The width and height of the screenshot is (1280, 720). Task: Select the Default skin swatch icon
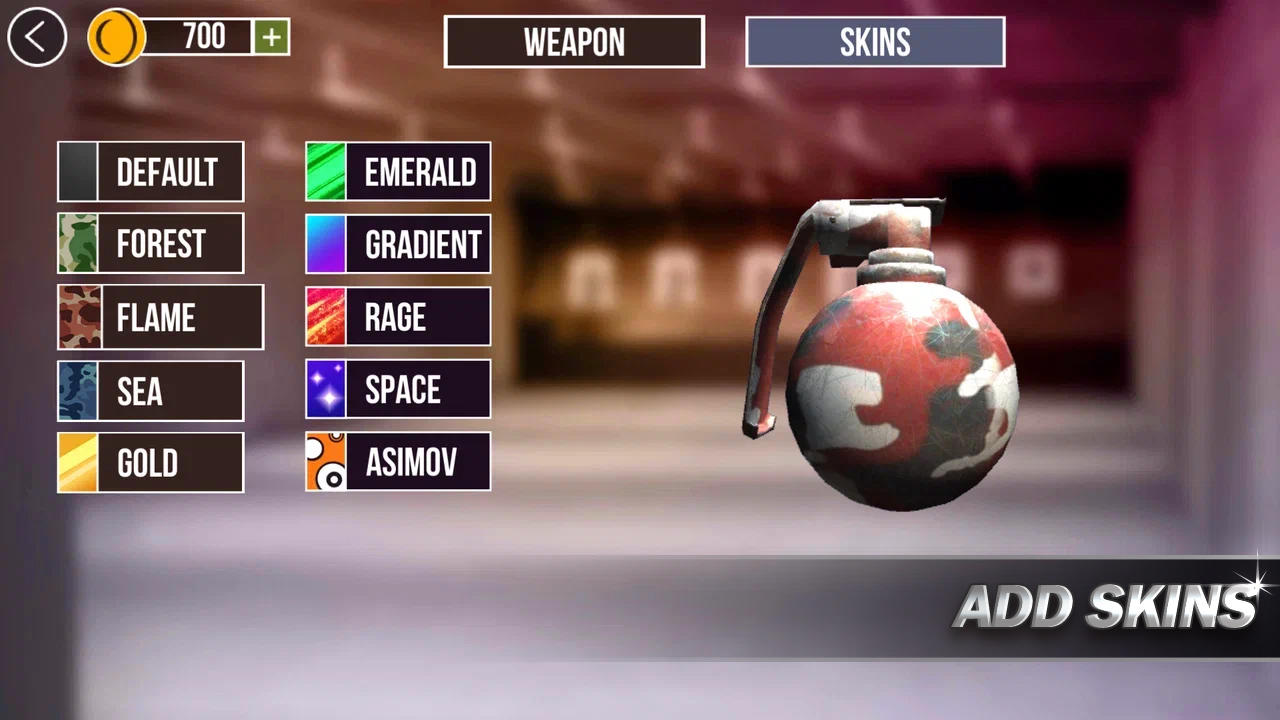(76, 171)
